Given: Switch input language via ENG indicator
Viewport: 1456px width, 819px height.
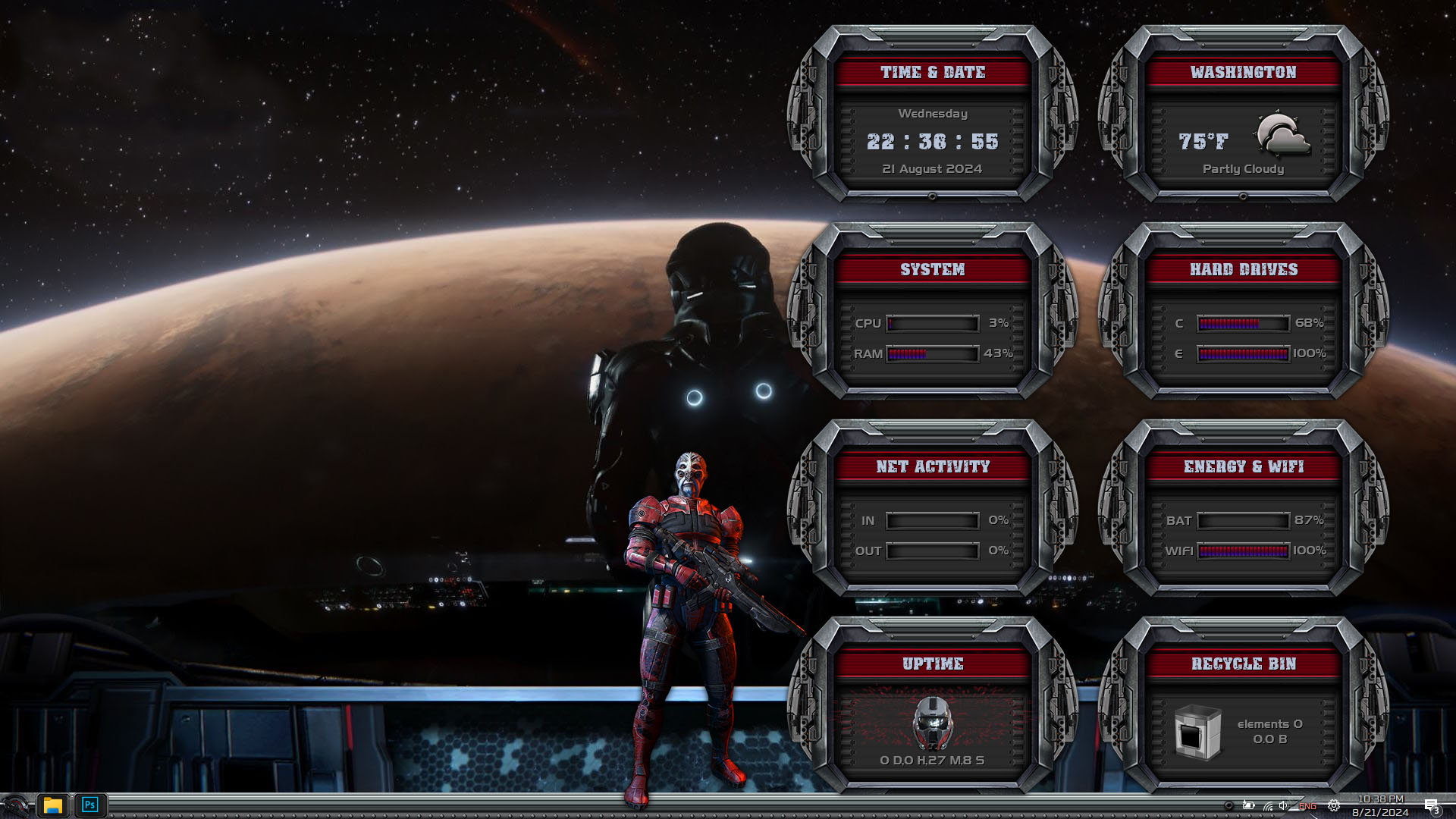Looking at the screenshot, I should (1307, 806).
